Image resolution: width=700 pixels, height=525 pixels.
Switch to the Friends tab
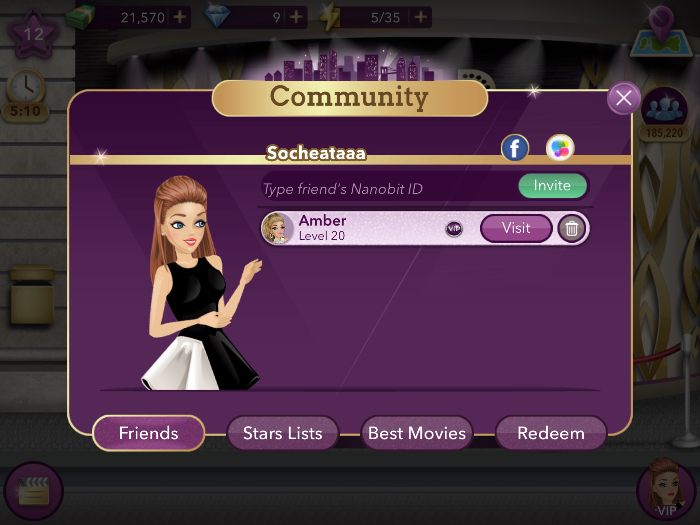(x=148, y=433)
